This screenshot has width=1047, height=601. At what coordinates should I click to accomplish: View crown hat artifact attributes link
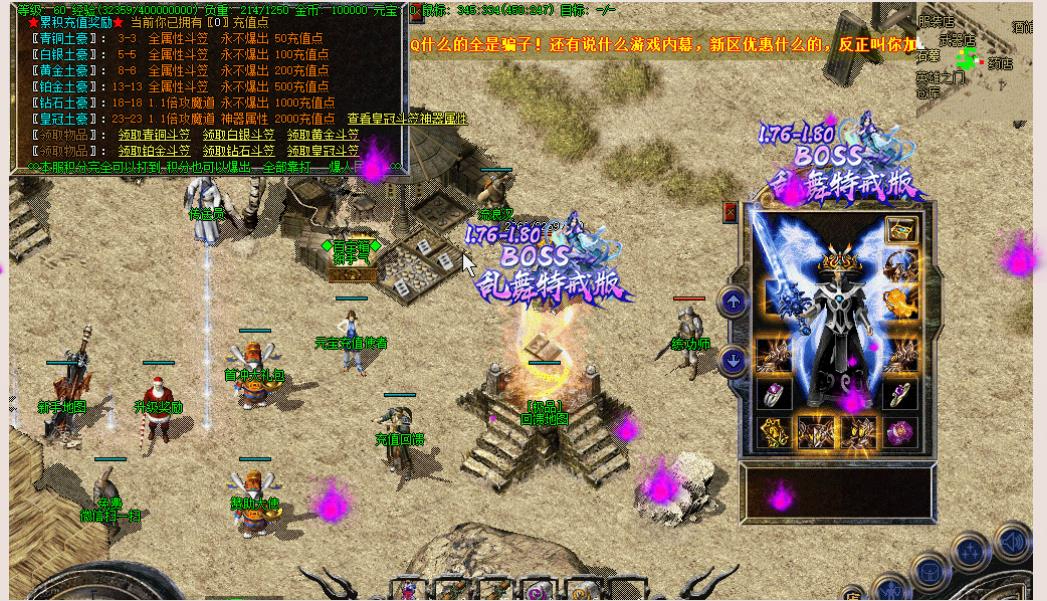coord(407,119)
